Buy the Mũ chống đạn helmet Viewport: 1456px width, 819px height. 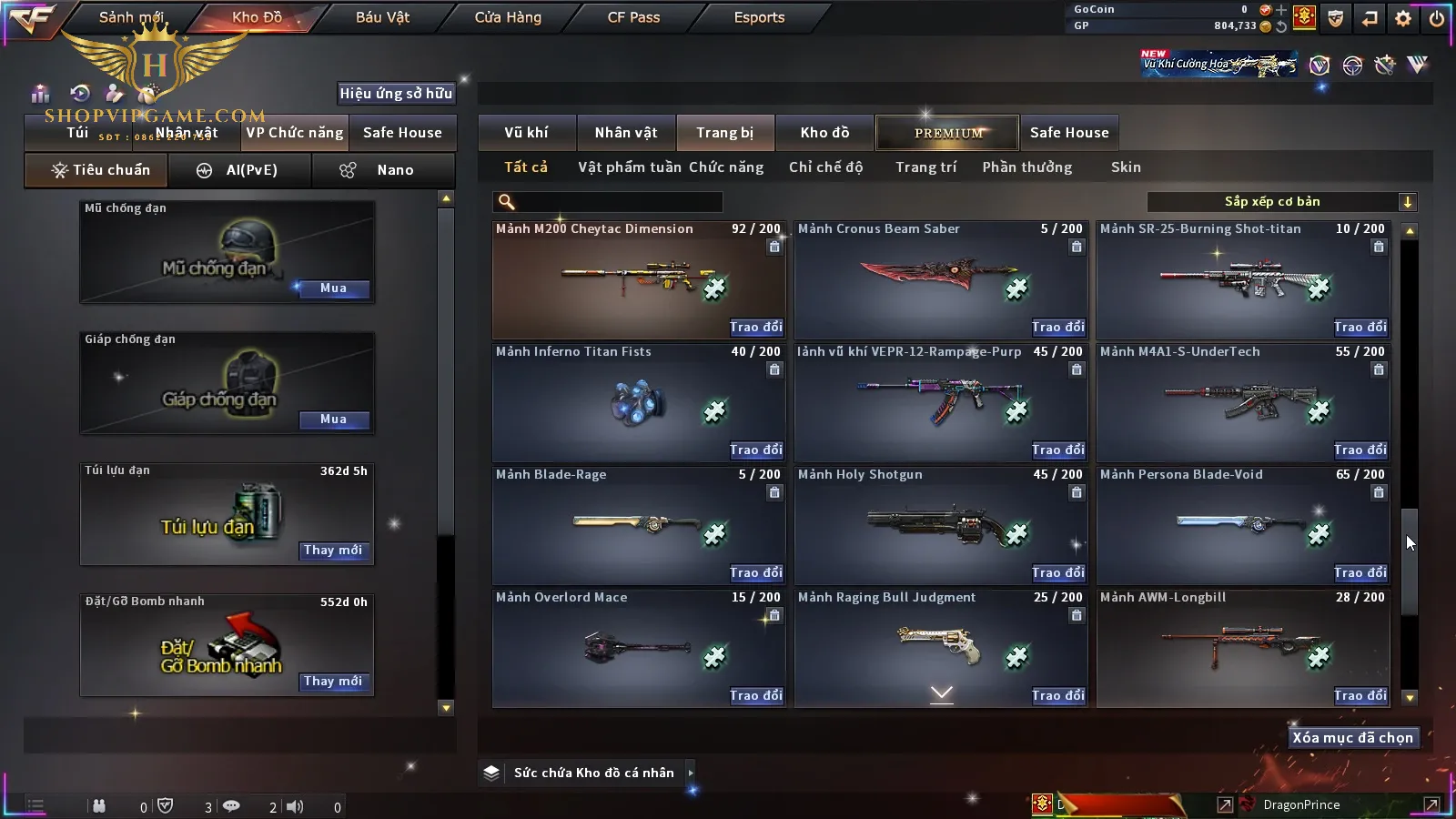[x=333, y=288]
